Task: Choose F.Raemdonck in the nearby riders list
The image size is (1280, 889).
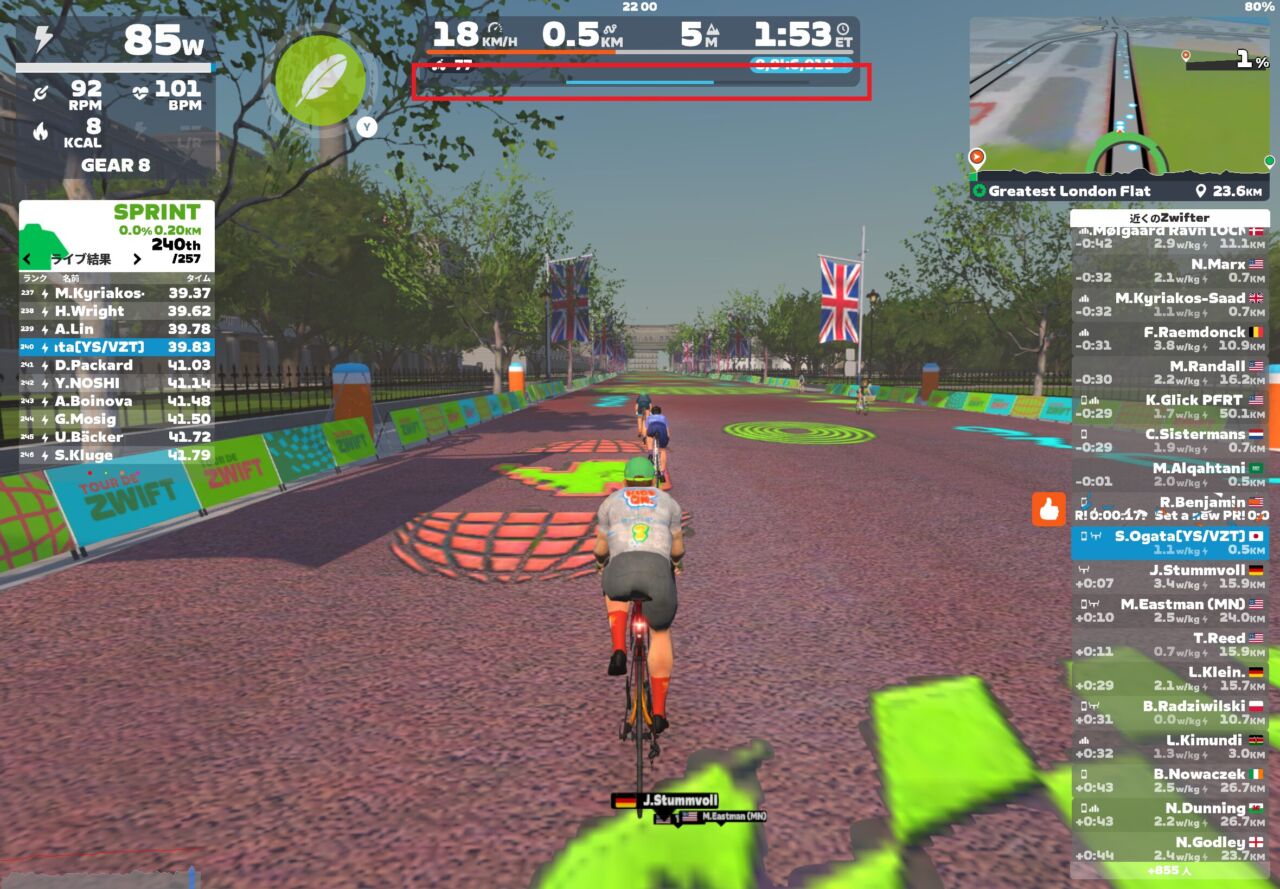Action: [x=1170, y=339]
